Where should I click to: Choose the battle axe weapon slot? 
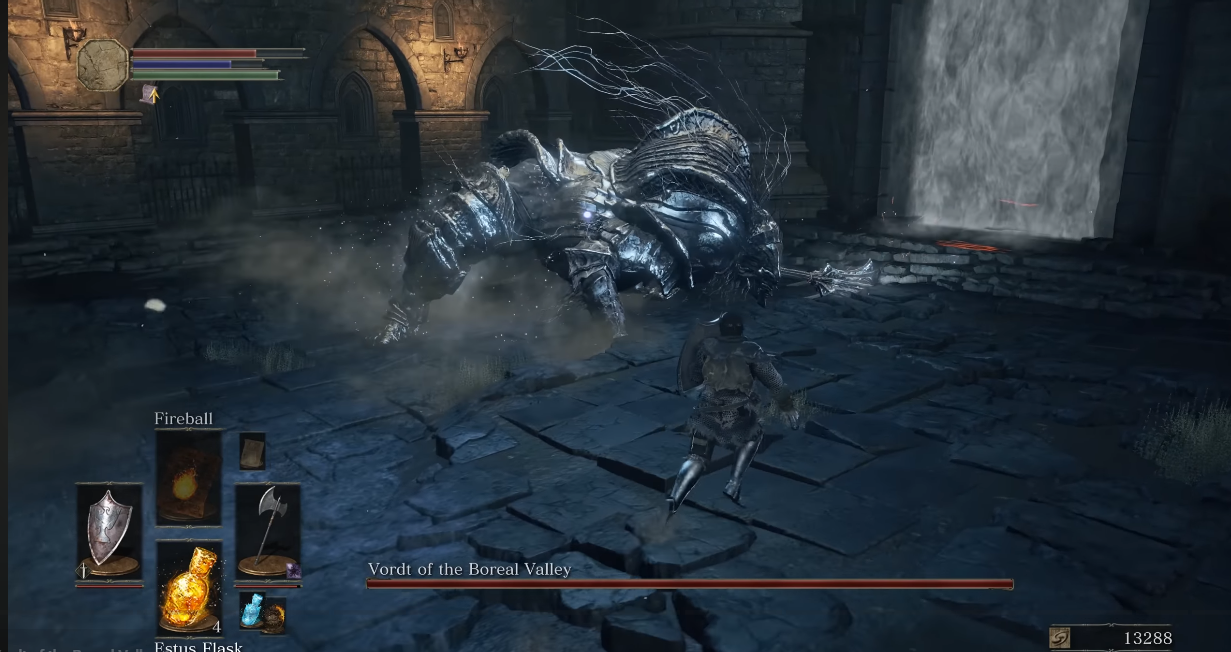point(267,530)
